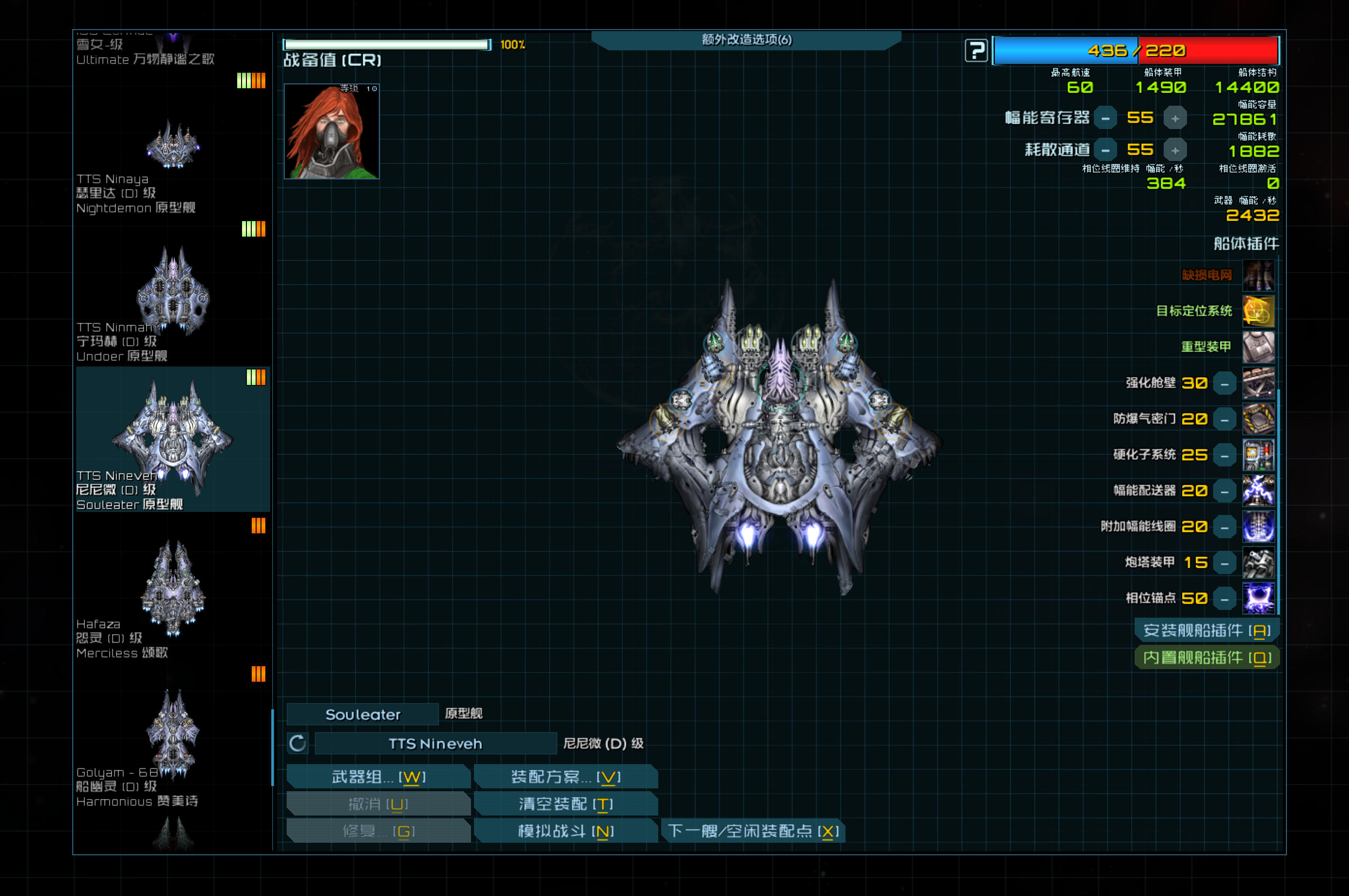Go to 下一艘/空闲装配点 next ship
The image size is (1349, 896).
(x=753, y=831)
